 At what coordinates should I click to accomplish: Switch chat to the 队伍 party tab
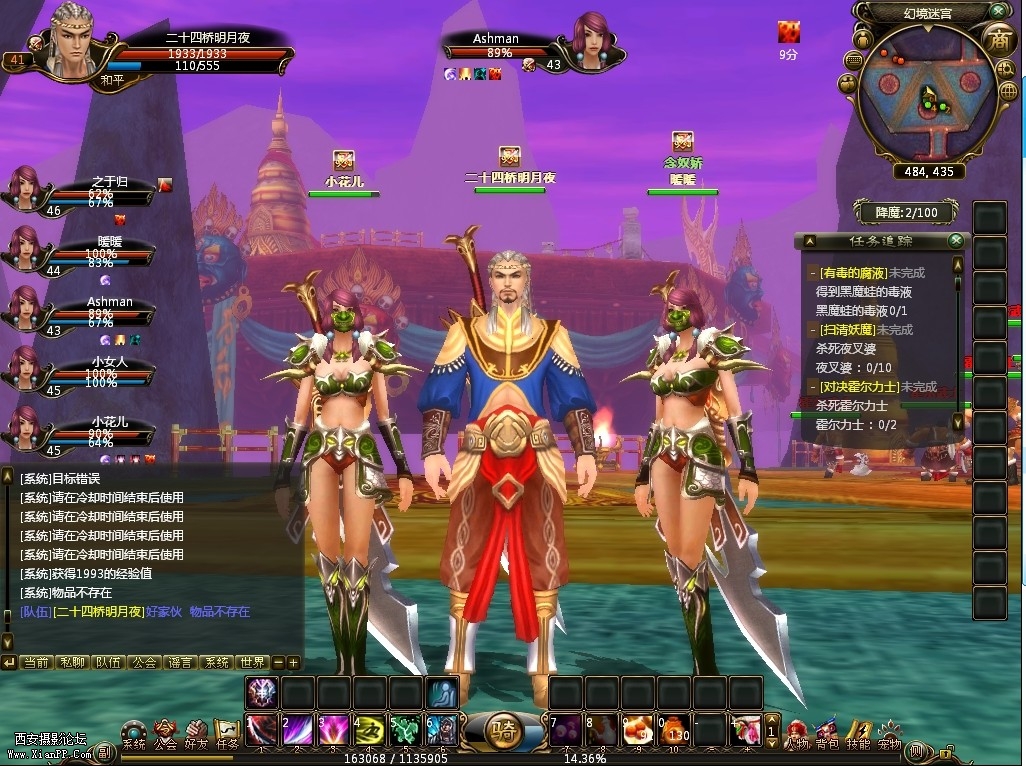coord(108,662)
